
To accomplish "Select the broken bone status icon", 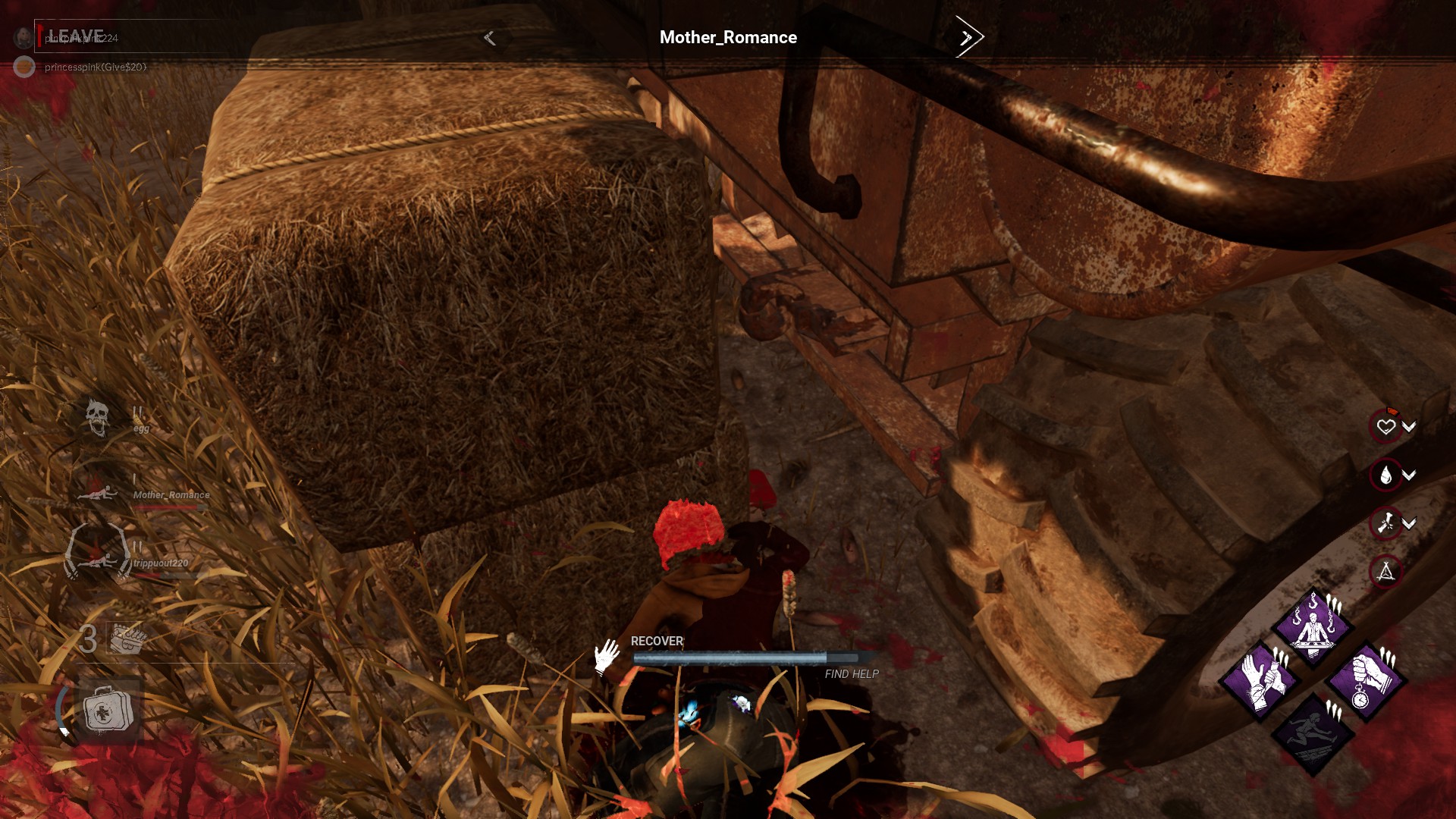I will pyautogui.click(x=1385, y=522).
